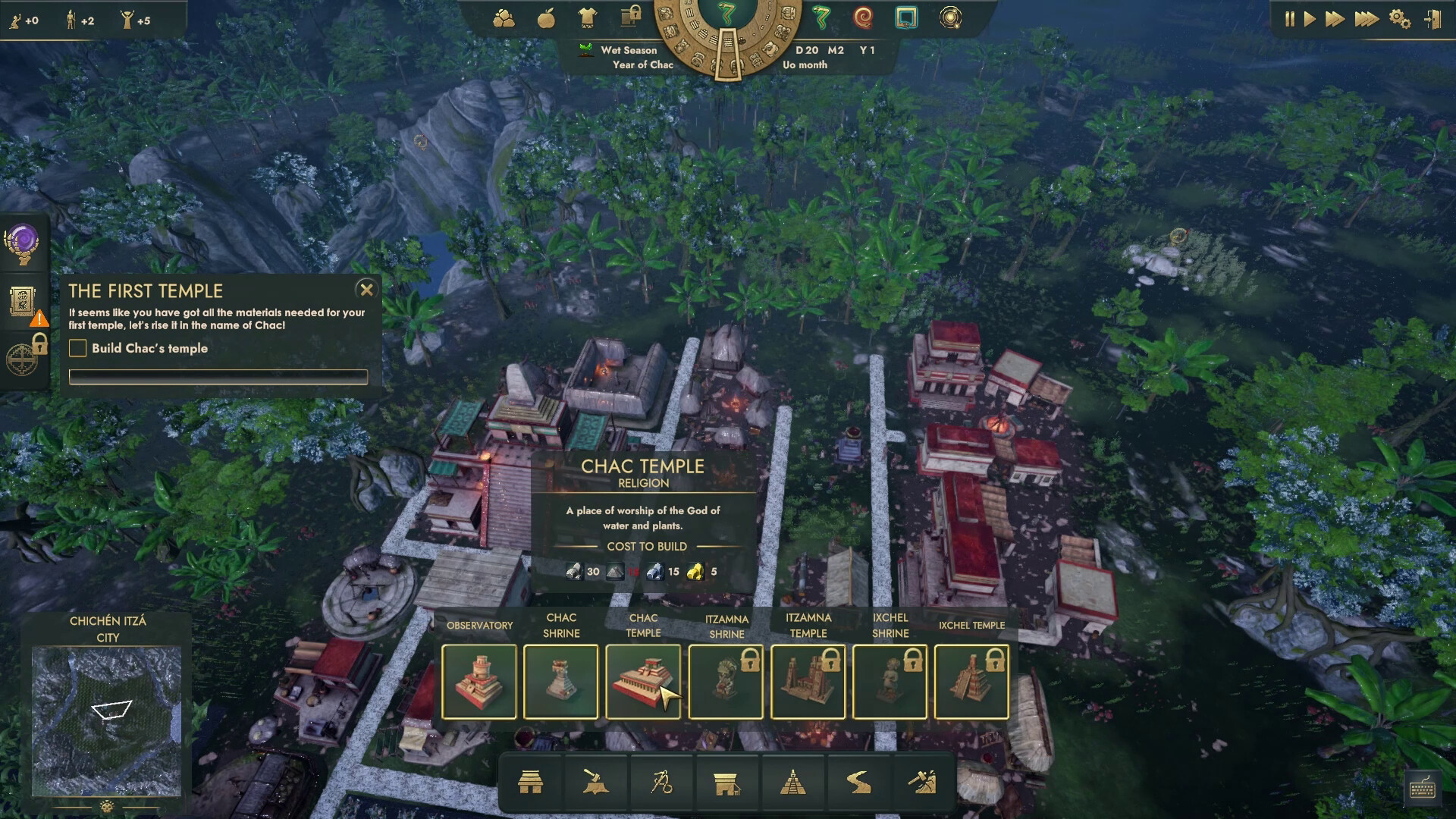Pick the Chac Temple building card
The image size is (1456, 819).
tap(643, 681)
